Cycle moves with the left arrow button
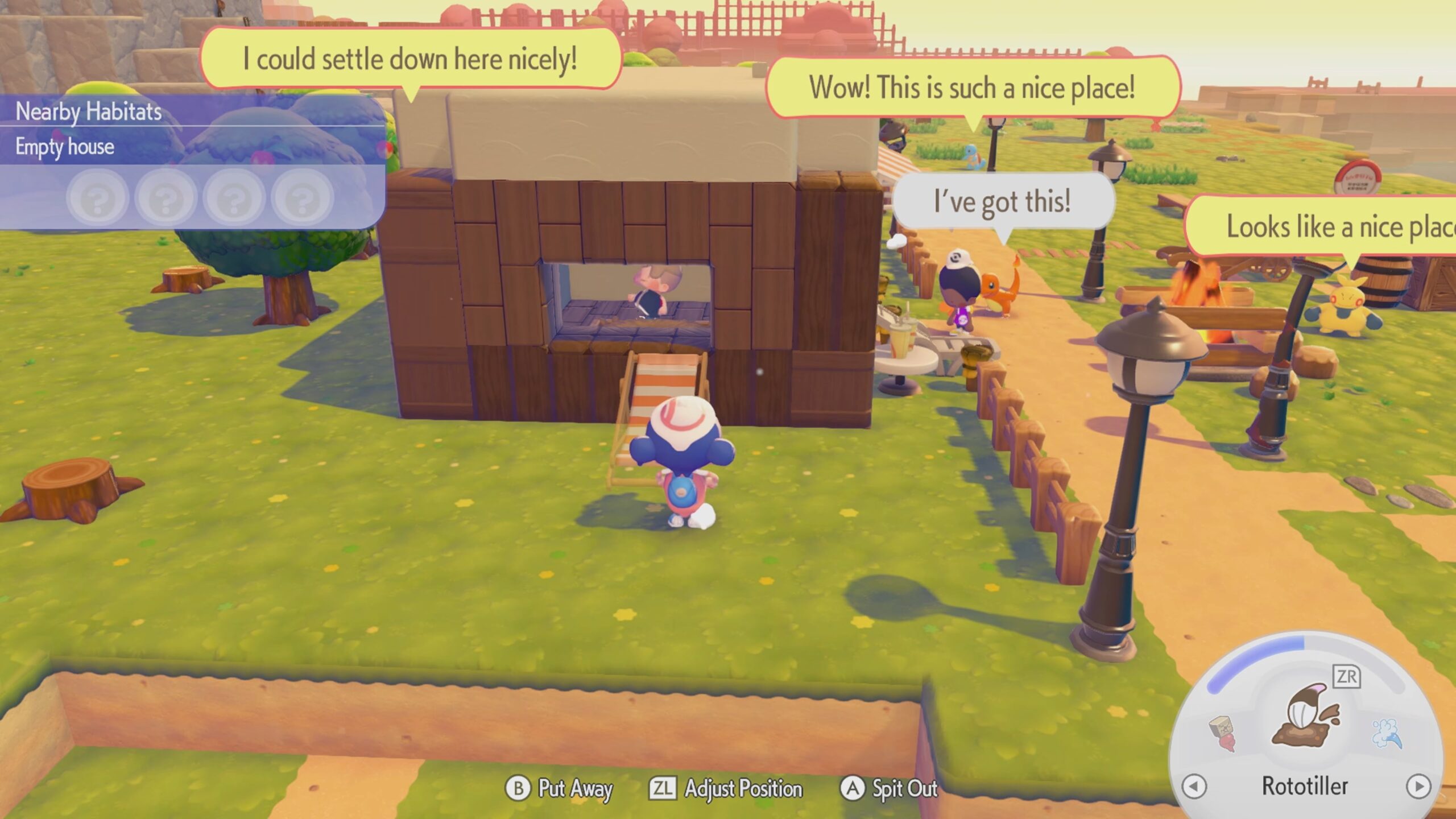Viewport: 1456px width, 819px height. (x=1194, y=787)
